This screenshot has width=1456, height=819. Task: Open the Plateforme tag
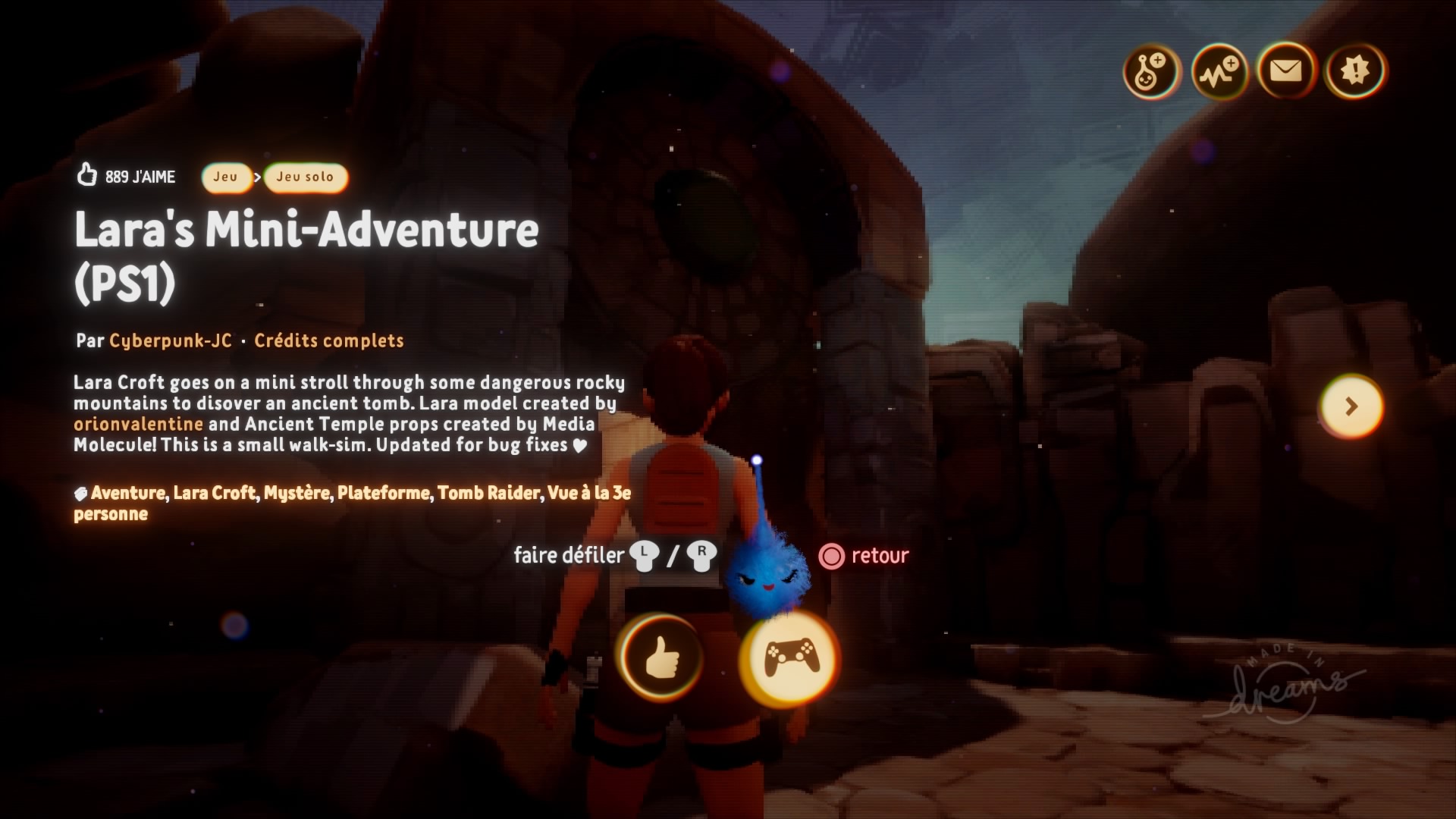tap(383, 493)
